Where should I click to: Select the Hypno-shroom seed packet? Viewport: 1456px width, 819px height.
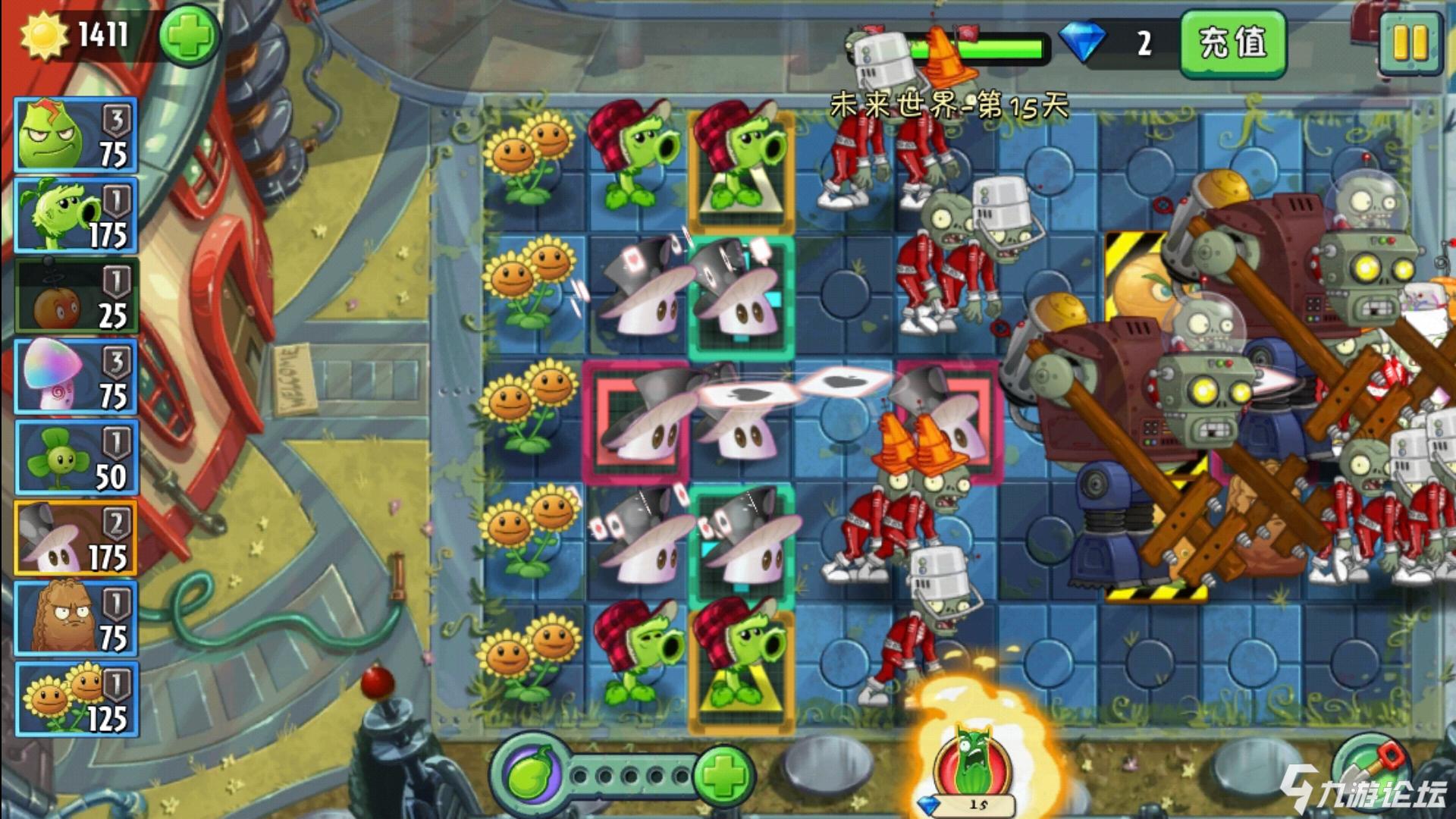[x=76, y=377]
